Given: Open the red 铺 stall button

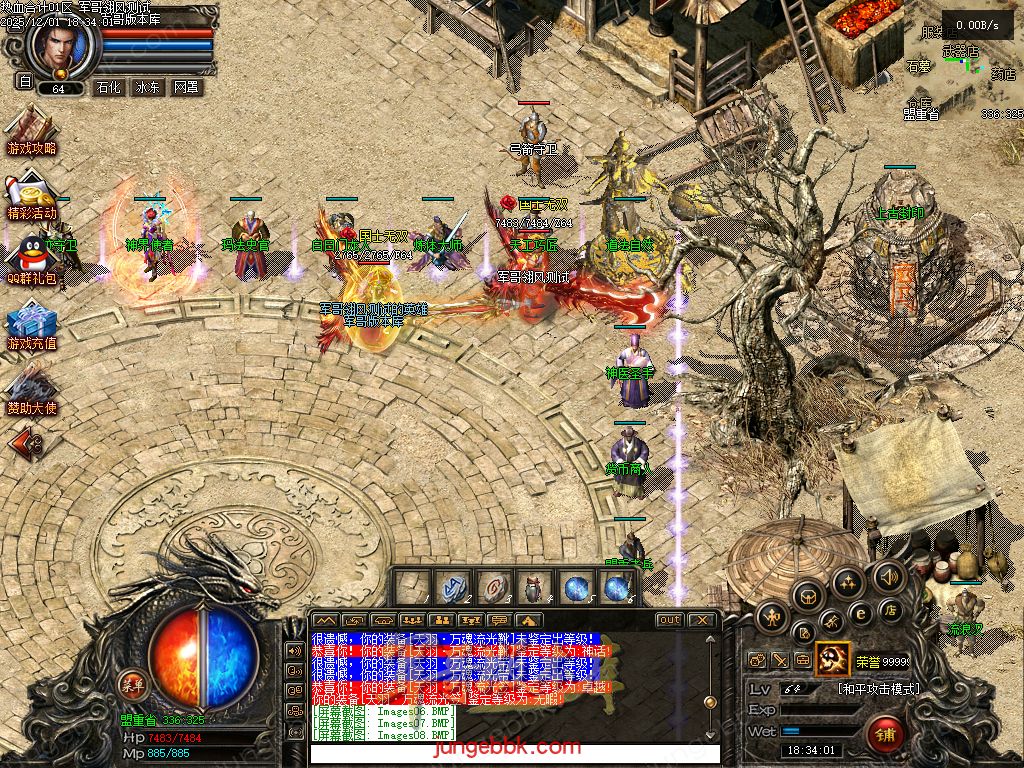Looking at the screenshot, I should point(885,735).
